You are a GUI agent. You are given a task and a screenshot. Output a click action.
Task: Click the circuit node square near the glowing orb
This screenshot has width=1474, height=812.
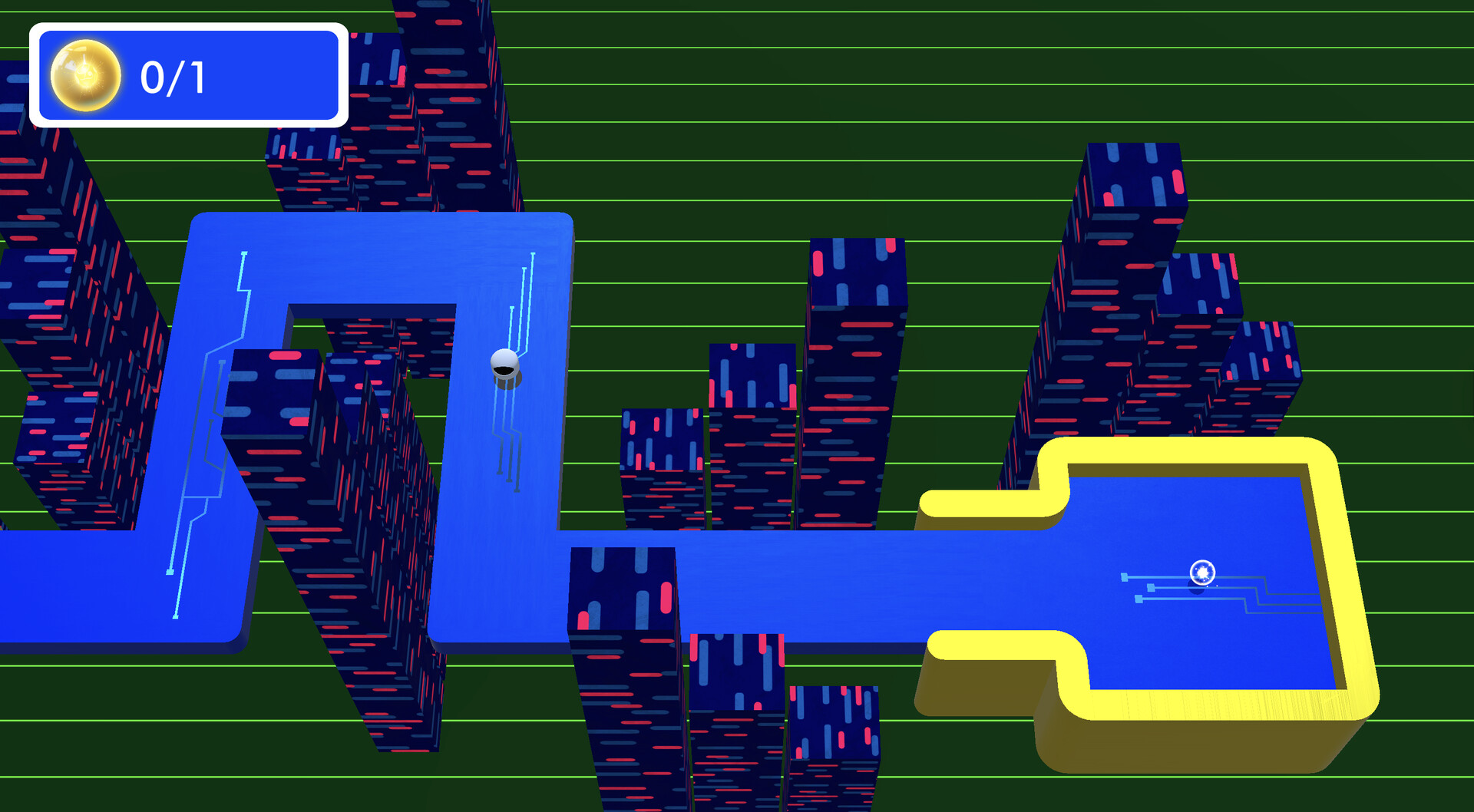tap(1125, 576)
